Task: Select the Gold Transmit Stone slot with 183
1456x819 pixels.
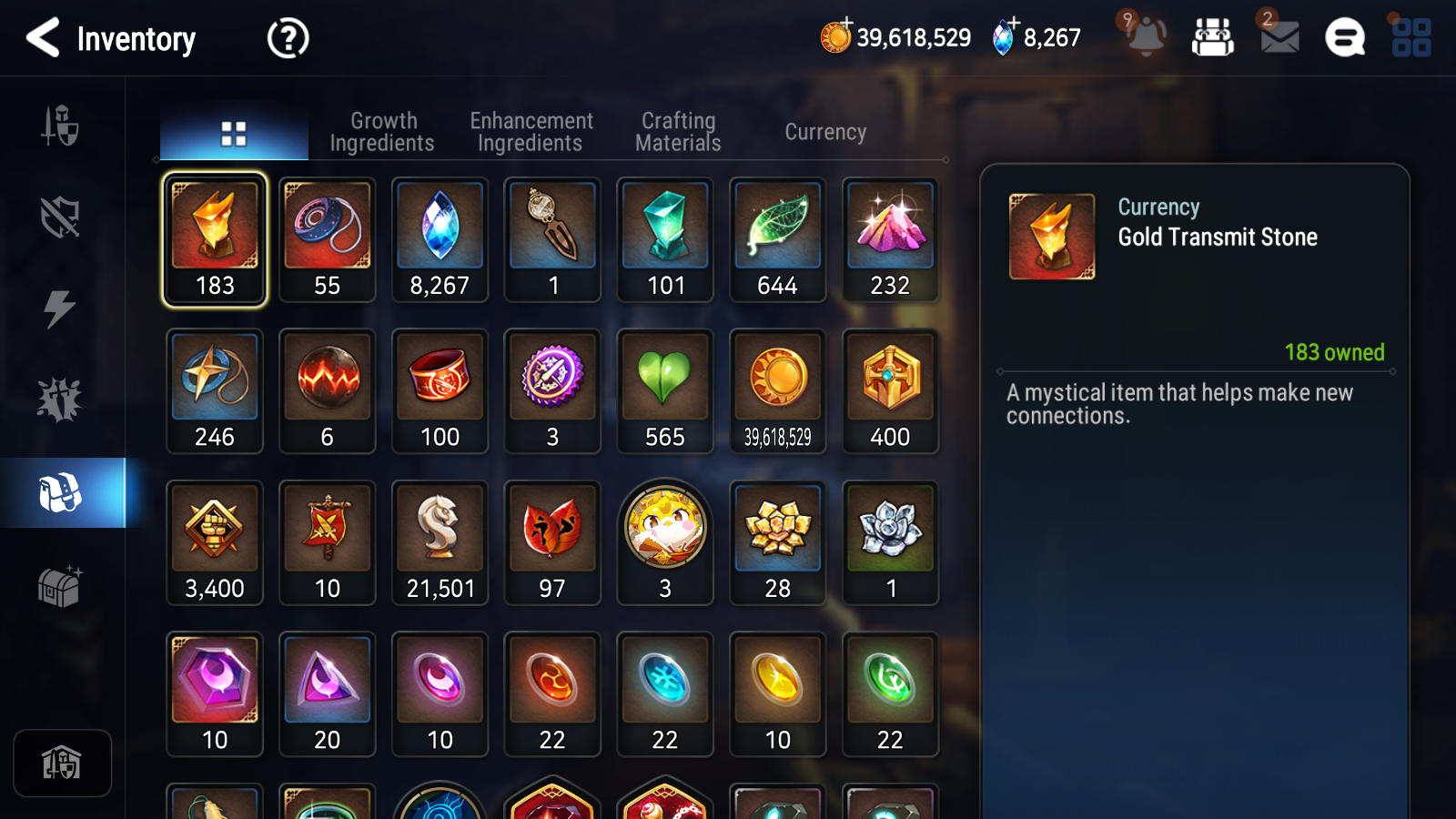Action: (215, 239)
